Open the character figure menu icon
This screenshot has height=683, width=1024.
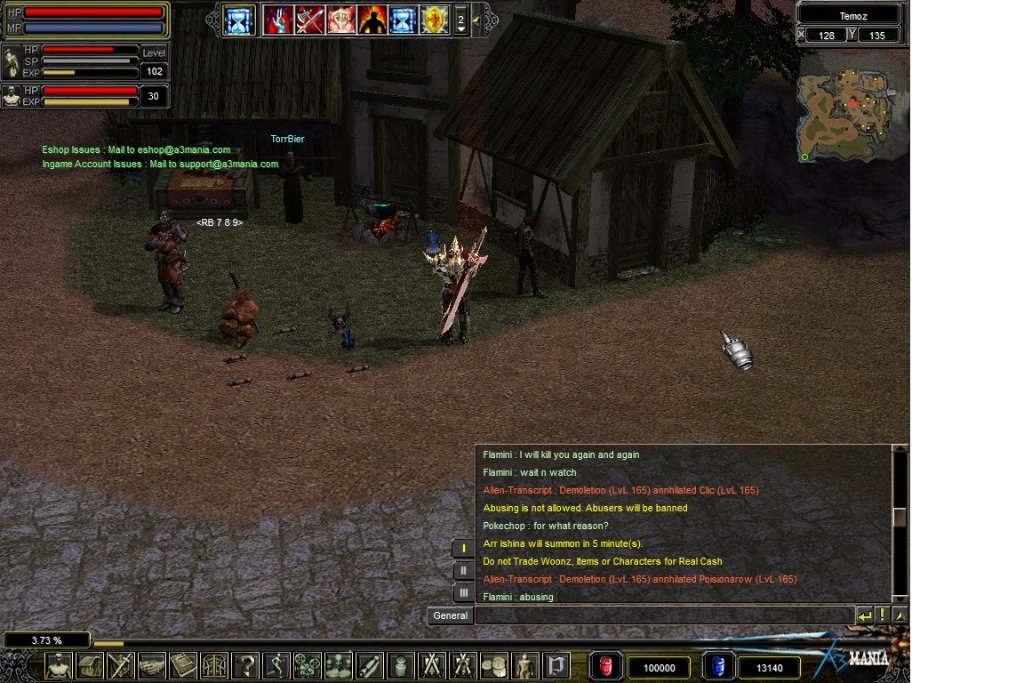pyautogui.click(x=525, y=665)
